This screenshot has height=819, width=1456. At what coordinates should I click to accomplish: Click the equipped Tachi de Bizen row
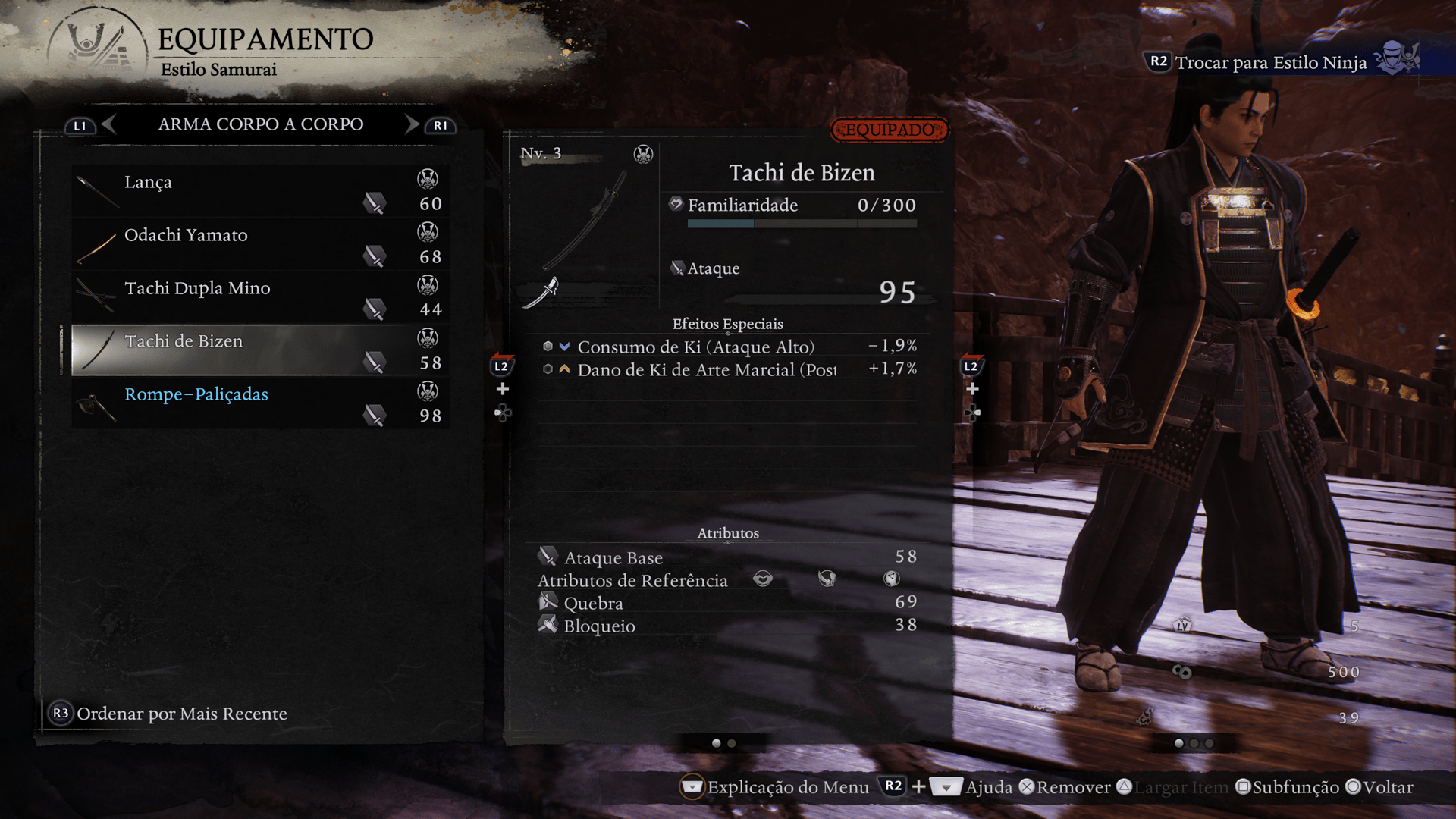[260, 350]
